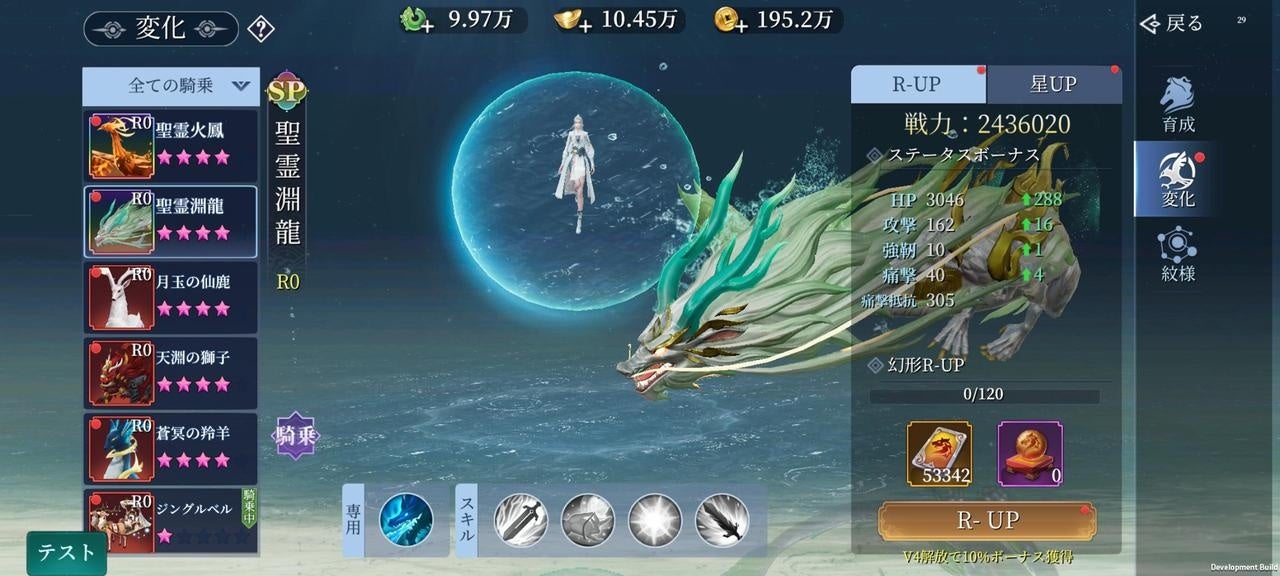Choose the 月玉の仙鹿 mount

coord(171,297)
